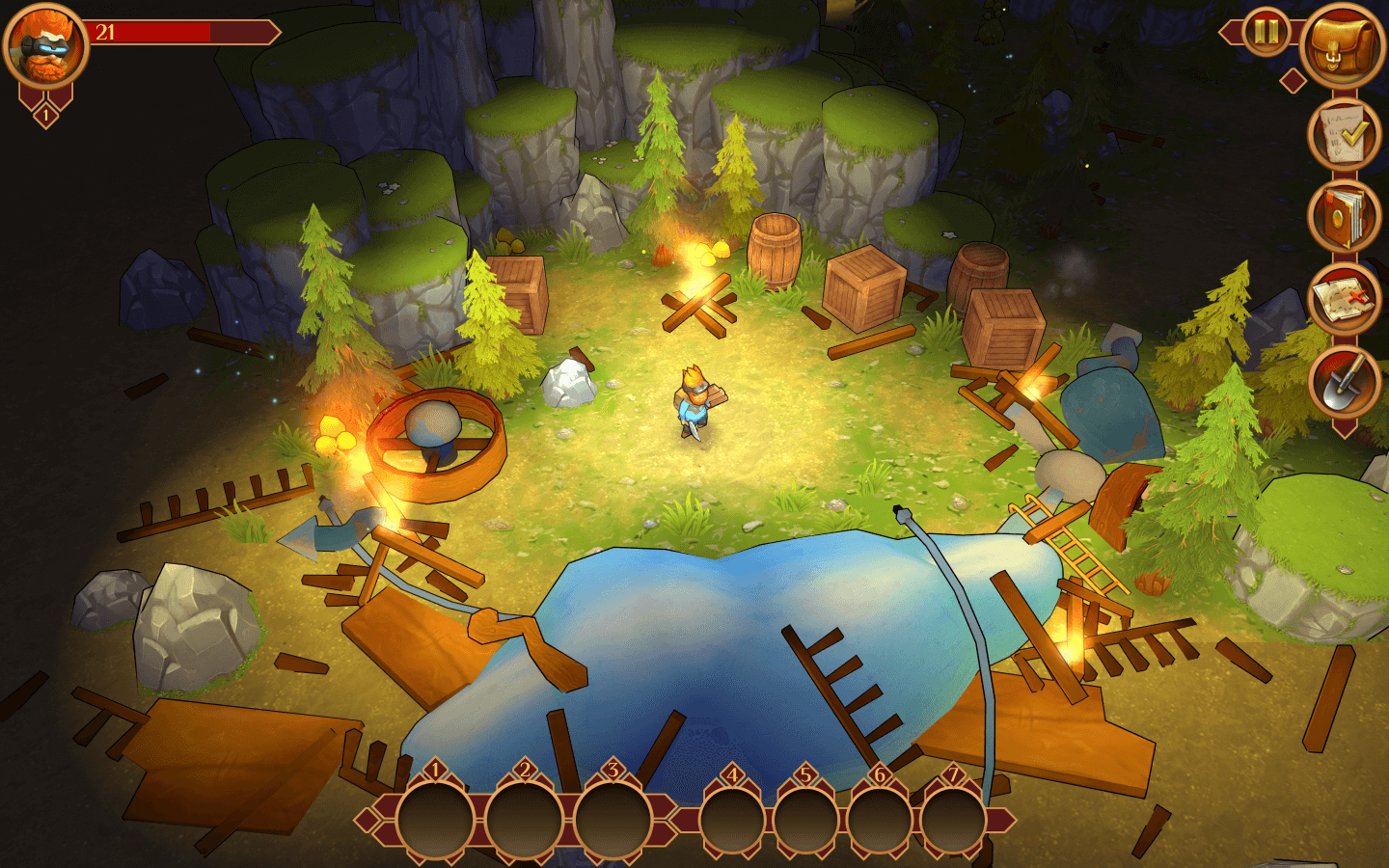
Task: Select hotbar slot number 1
Action: pos(435,821)
